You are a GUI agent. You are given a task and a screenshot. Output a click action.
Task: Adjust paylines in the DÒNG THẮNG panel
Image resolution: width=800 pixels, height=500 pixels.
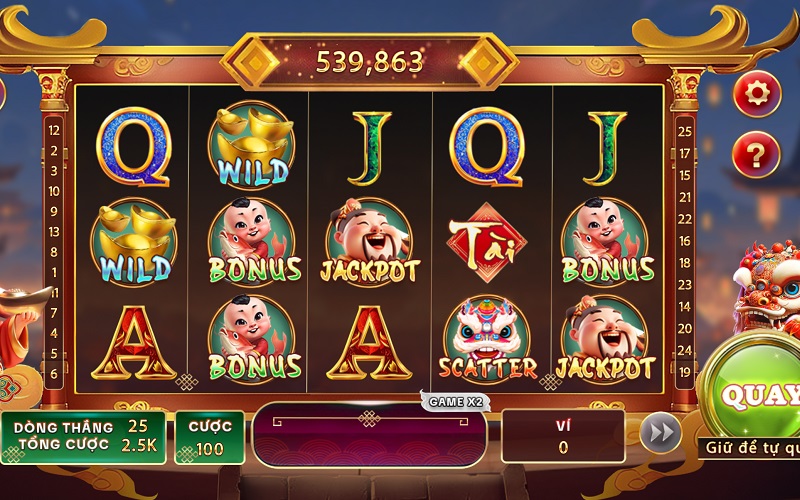(83, 436)
